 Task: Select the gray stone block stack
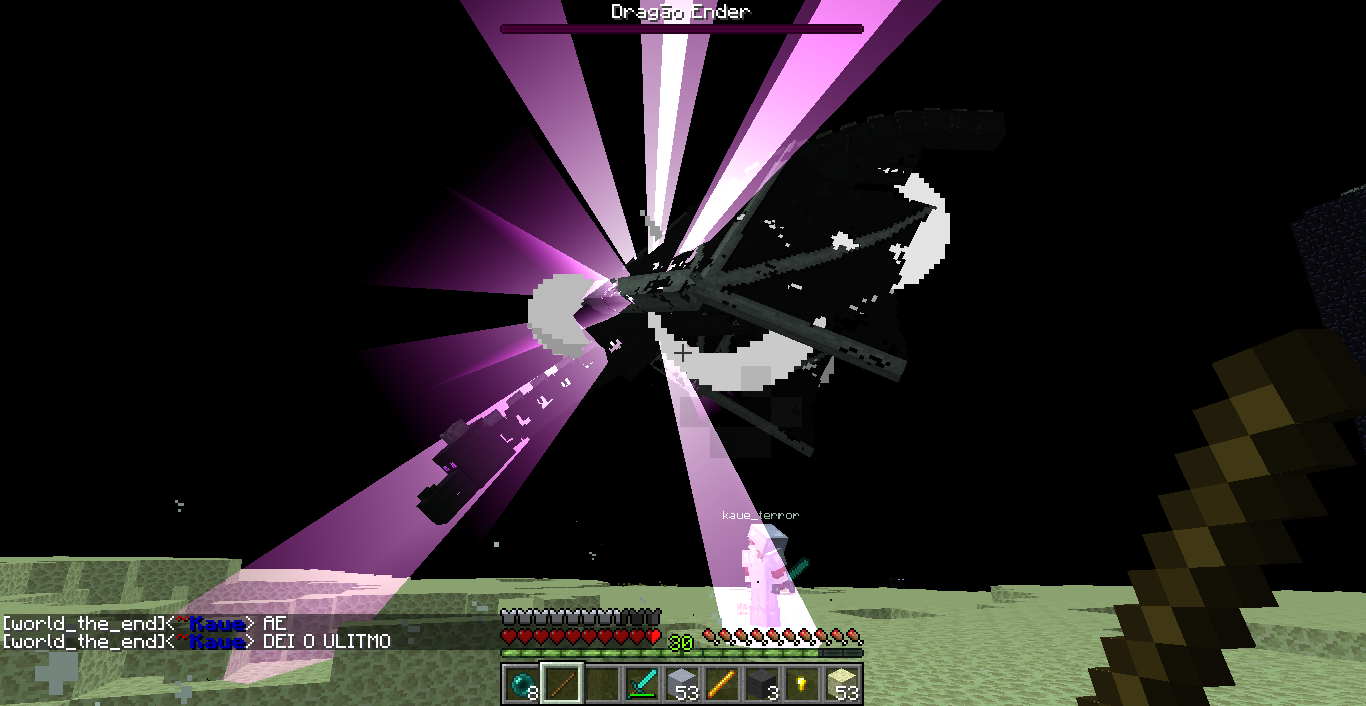tap(682, 684)
